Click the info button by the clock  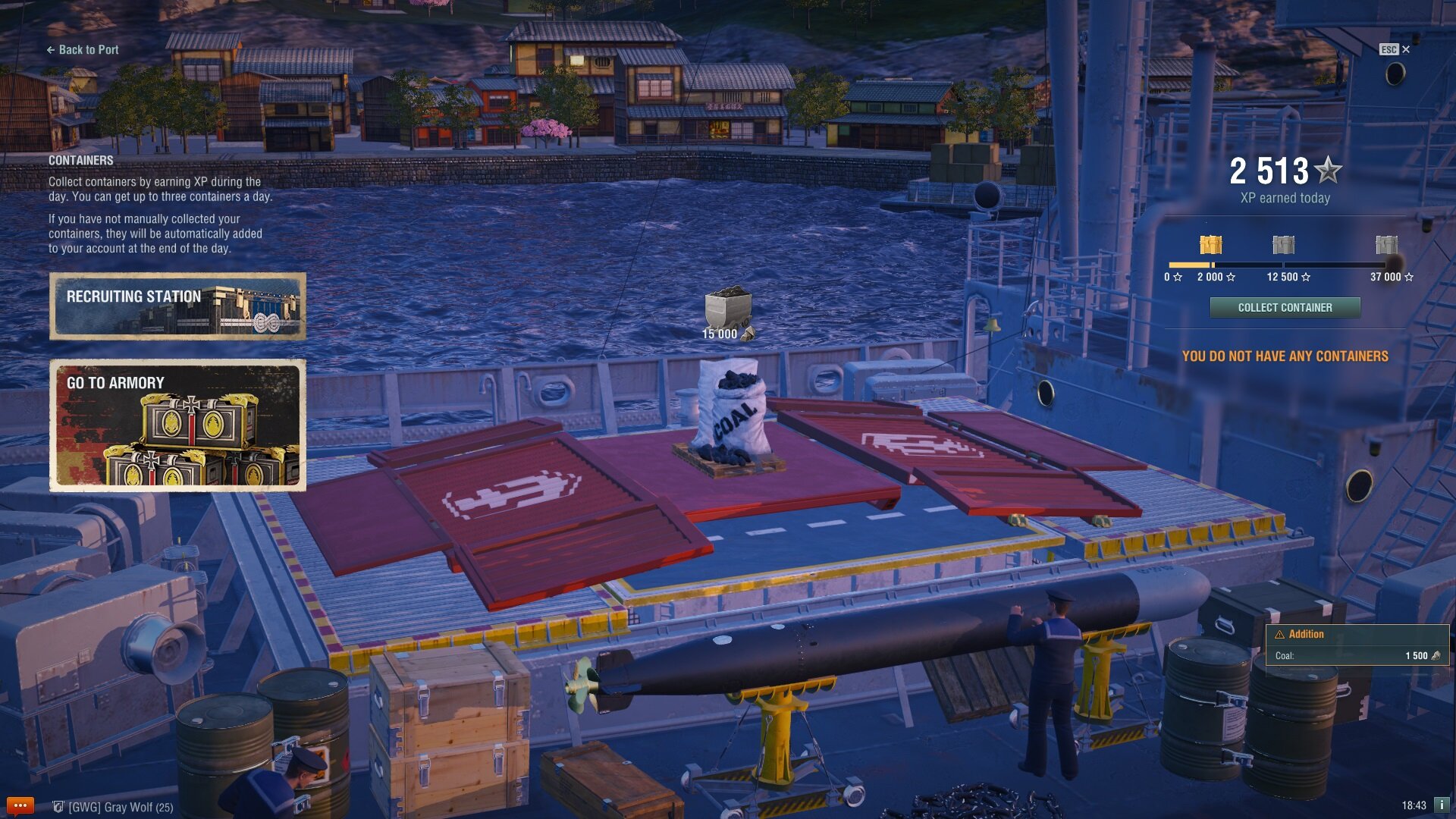click(x=1442, y=805)
